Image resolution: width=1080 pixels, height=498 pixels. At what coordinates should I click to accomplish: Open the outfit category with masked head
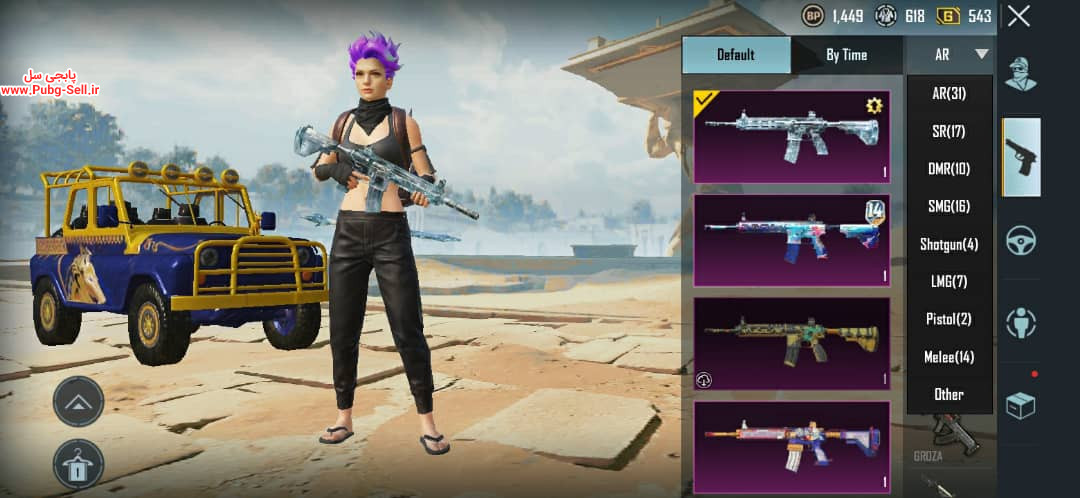click(x=1021, y=74)
